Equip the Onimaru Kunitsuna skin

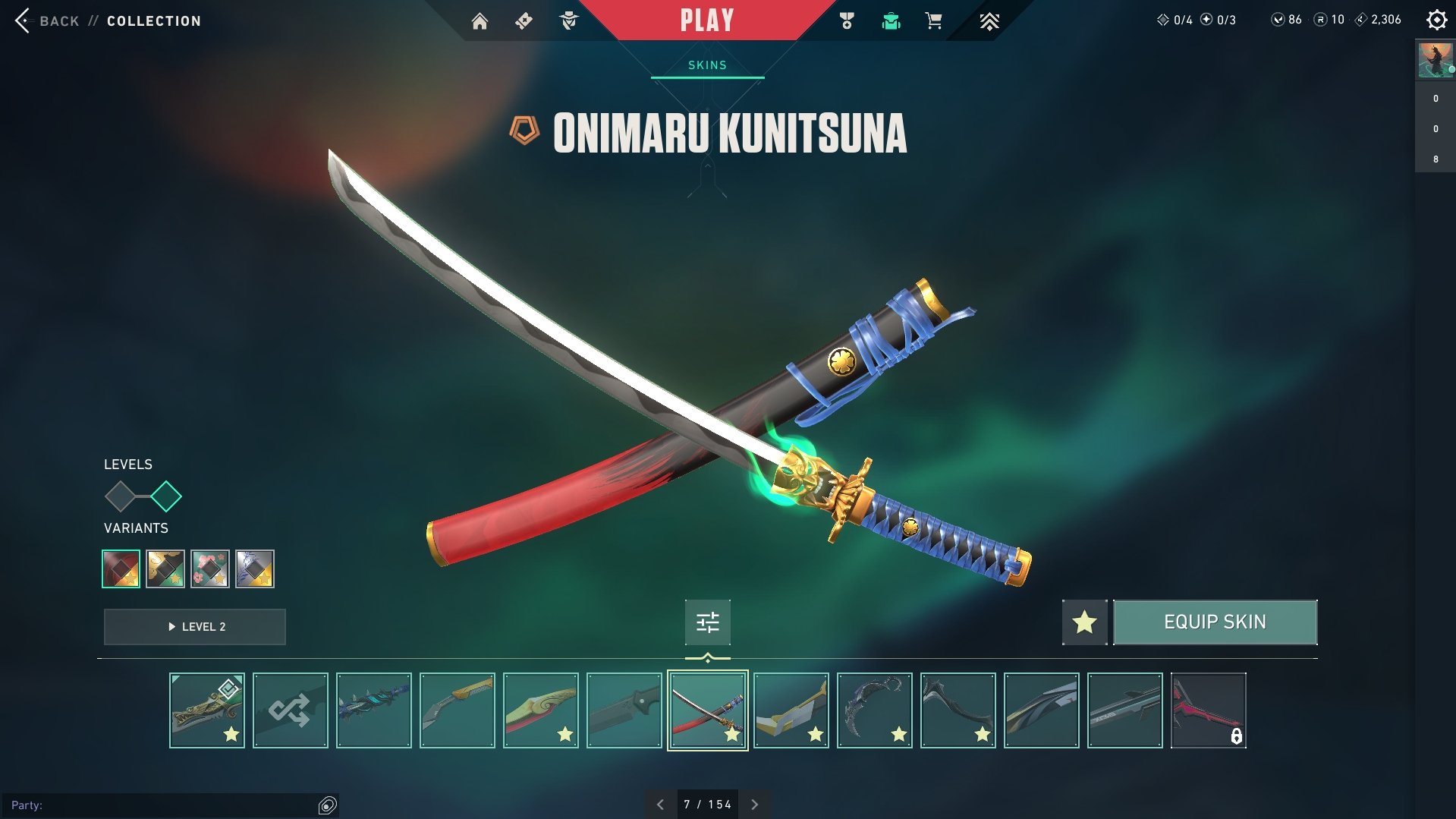(1214, 622)
